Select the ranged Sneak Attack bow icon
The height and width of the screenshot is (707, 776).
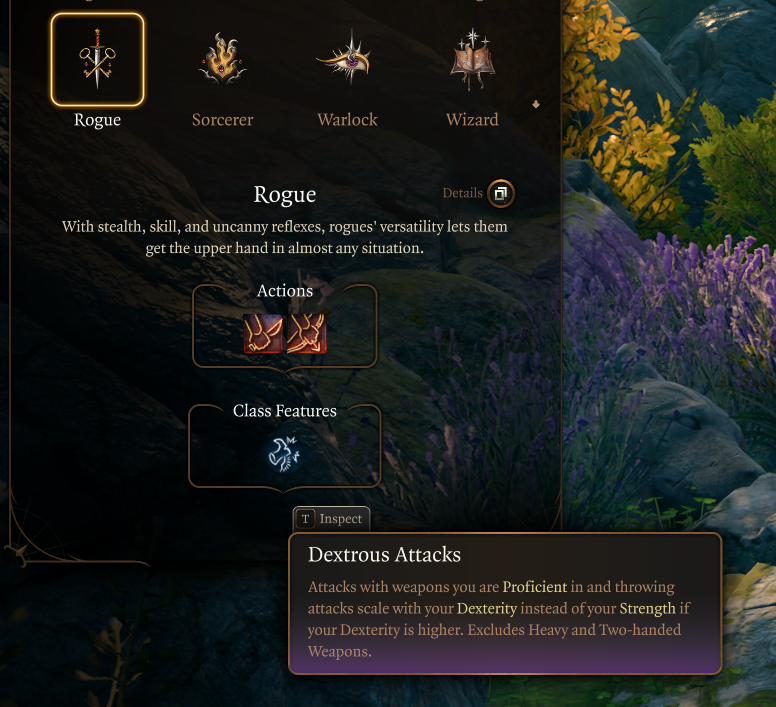[306, 335]
